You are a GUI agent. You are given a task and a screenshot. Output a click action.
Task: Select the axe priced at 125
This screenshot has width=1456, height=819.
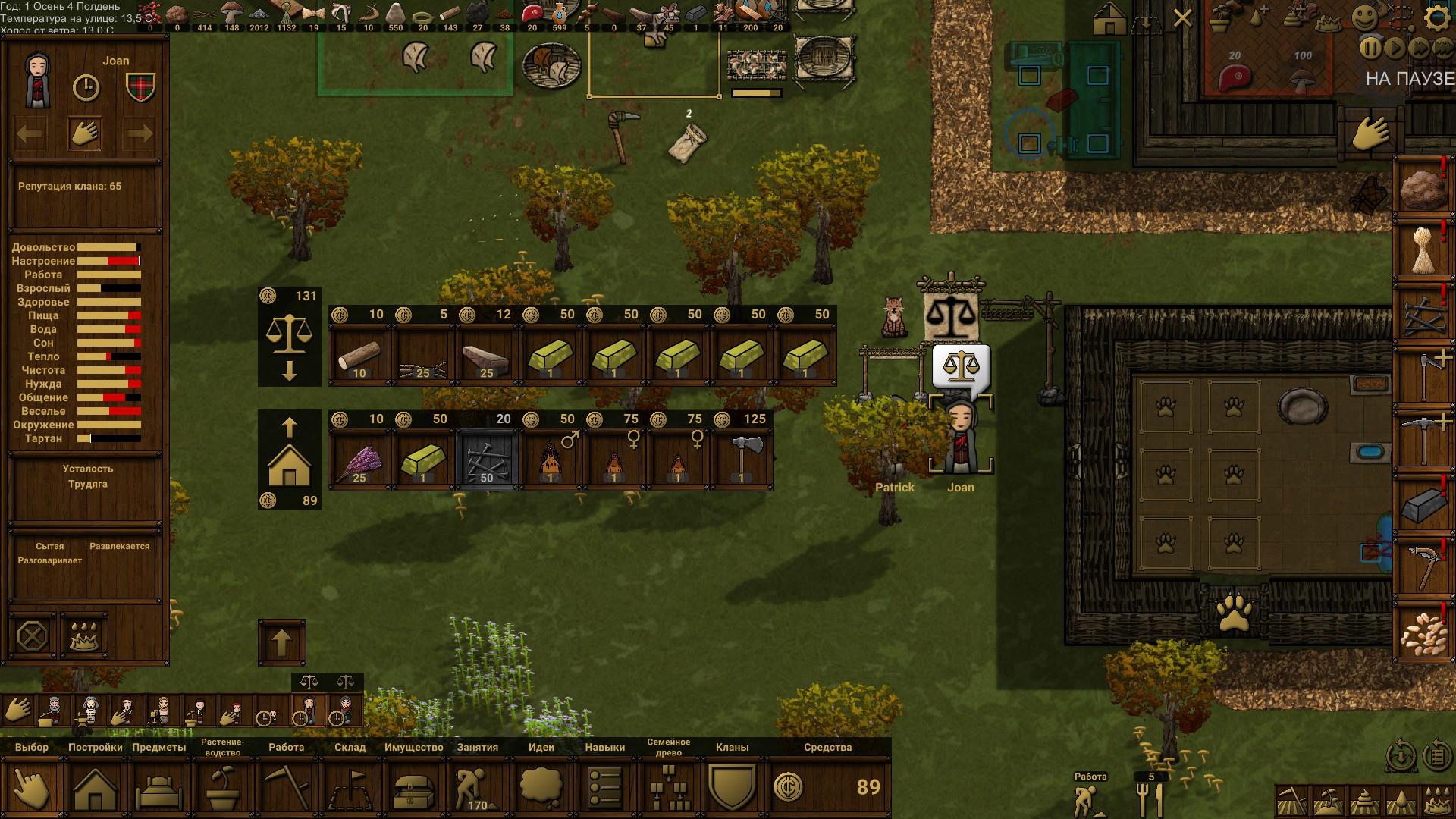coord(742,460)
